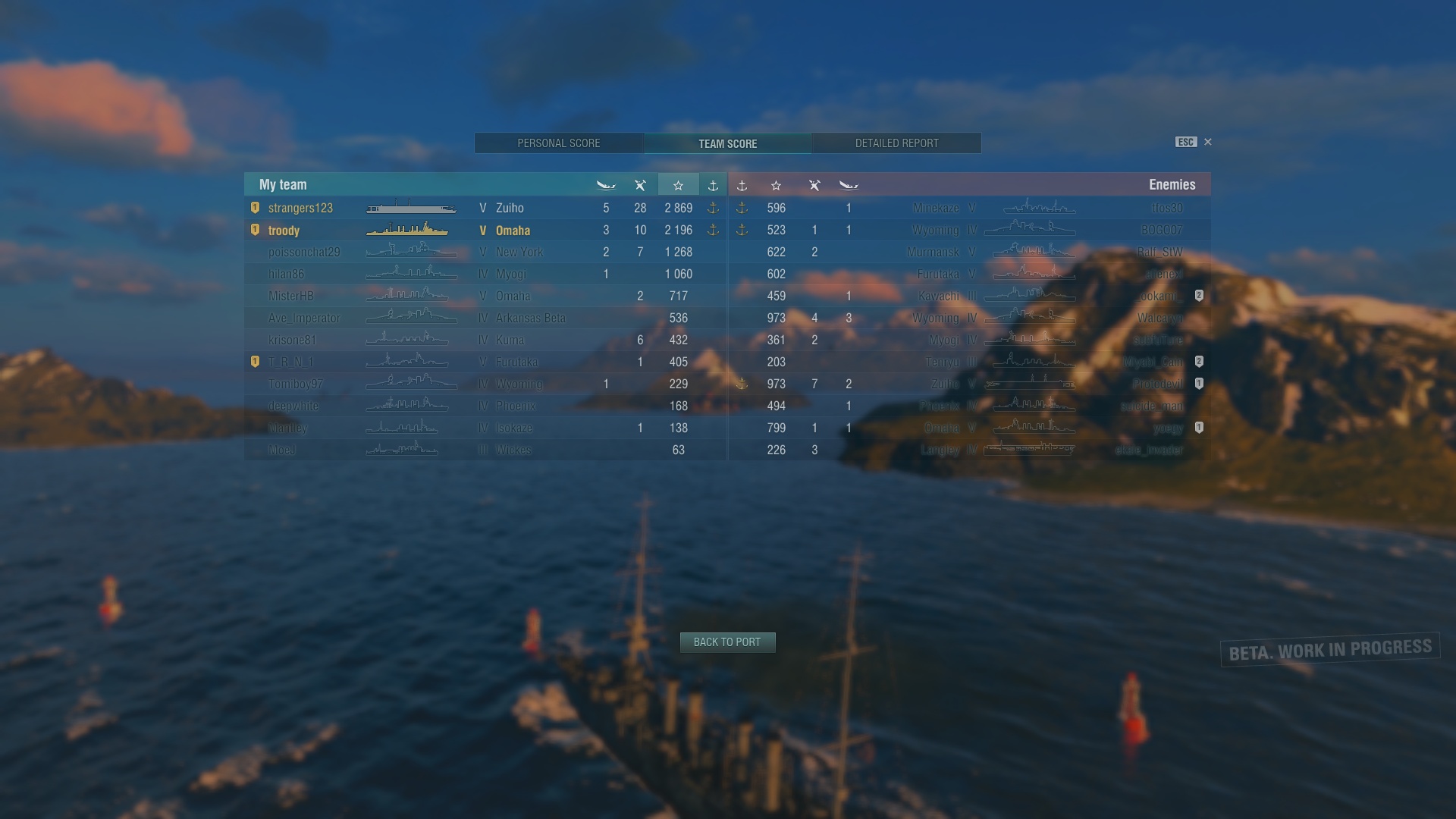Pick Ave_Imperator's Arkansas Beta row
Image resolution: width=1456 pixels, height=819 pixels.
click(x=485, y=318)
